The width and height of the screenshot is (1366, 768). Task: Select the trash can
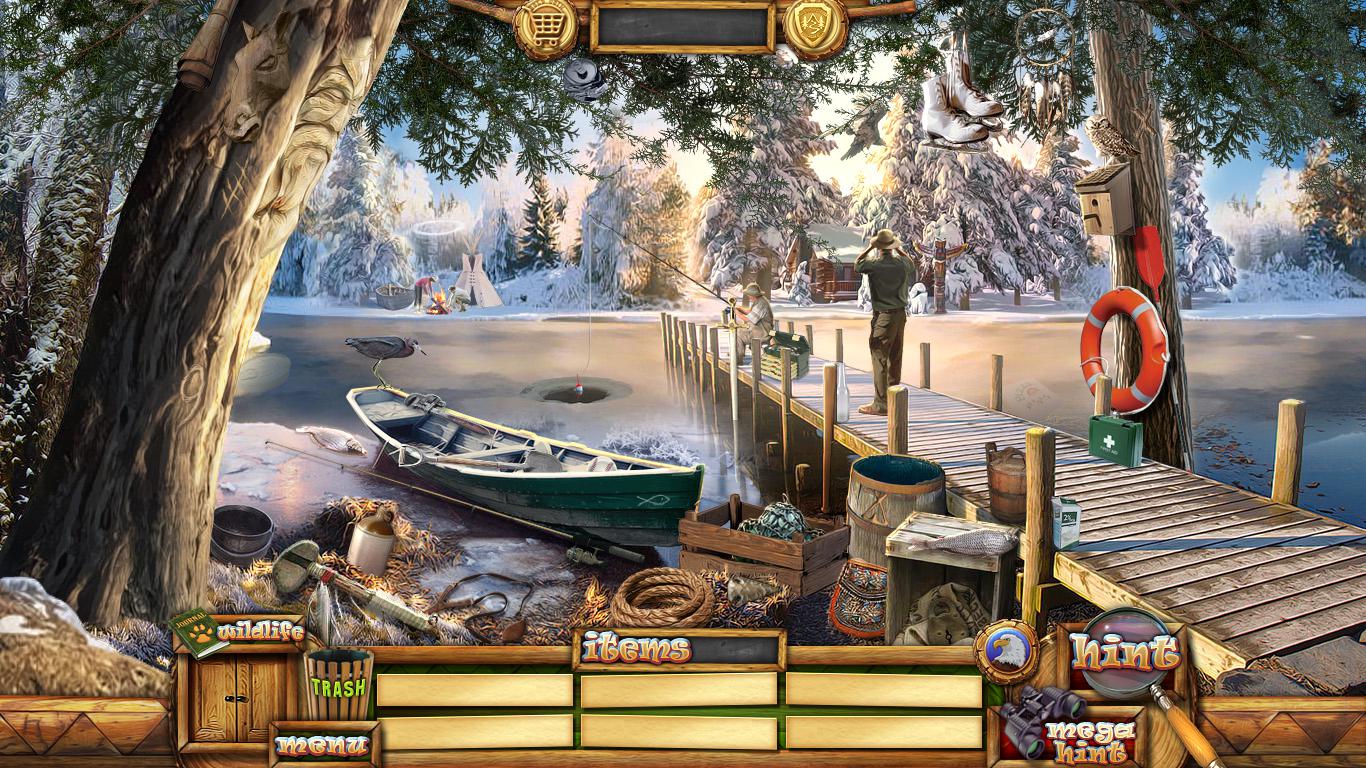click(x=338, y=685)
